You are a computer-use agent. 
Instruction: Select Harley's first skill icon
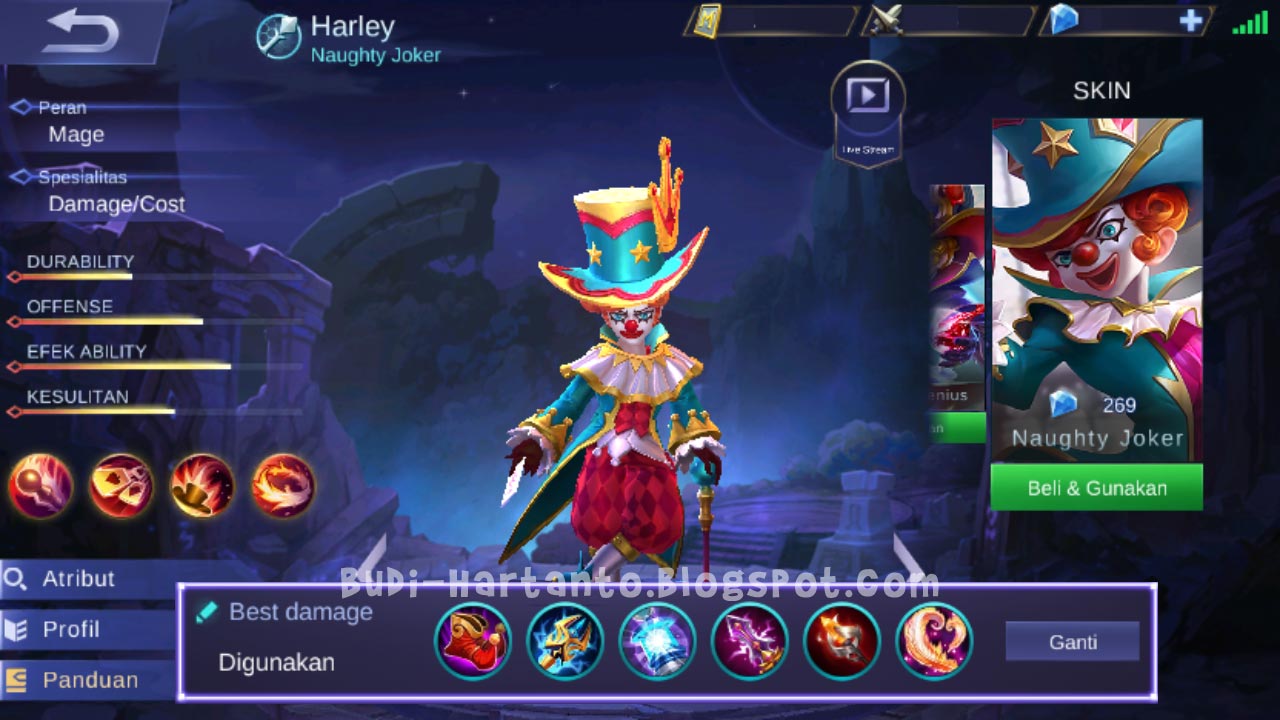(x=41, y=486)
